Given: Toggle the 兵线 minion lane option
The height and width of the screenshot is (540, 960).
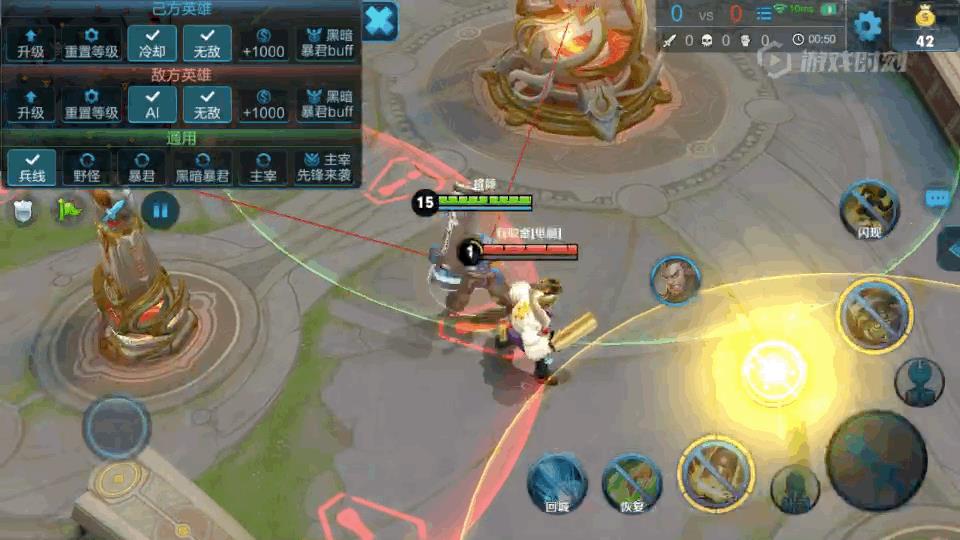Looking at the screenshot, I should point(31,166).
